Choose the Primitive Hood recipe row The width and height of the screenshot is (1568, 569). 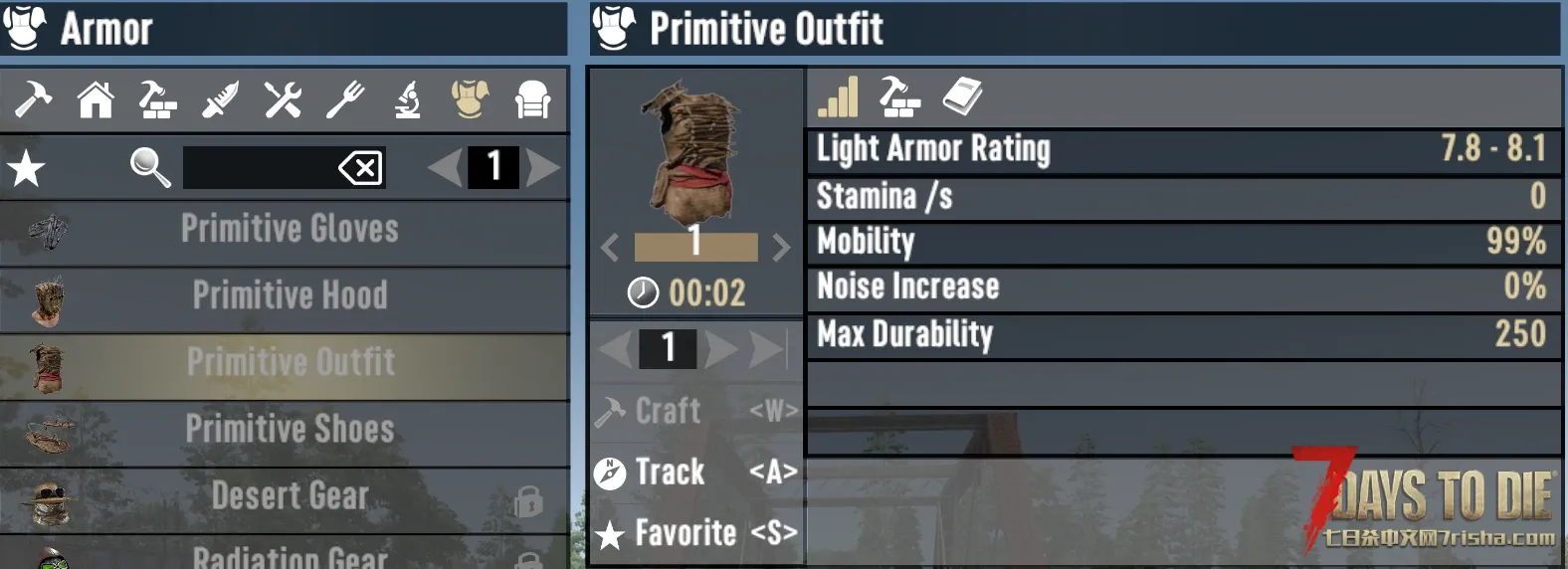pyautogui.click(x=289, y=296)
